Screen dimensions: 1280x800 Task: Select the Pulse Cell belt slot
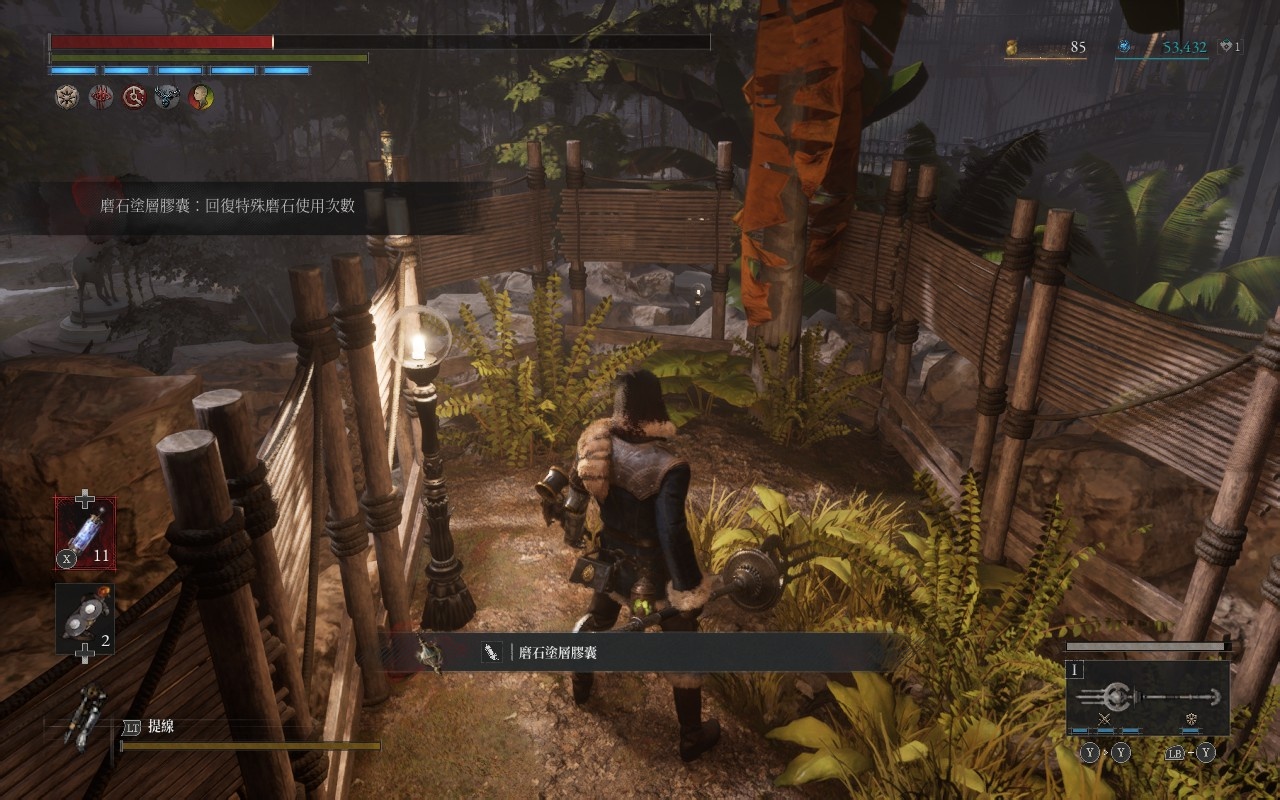(x=85, y=531)
